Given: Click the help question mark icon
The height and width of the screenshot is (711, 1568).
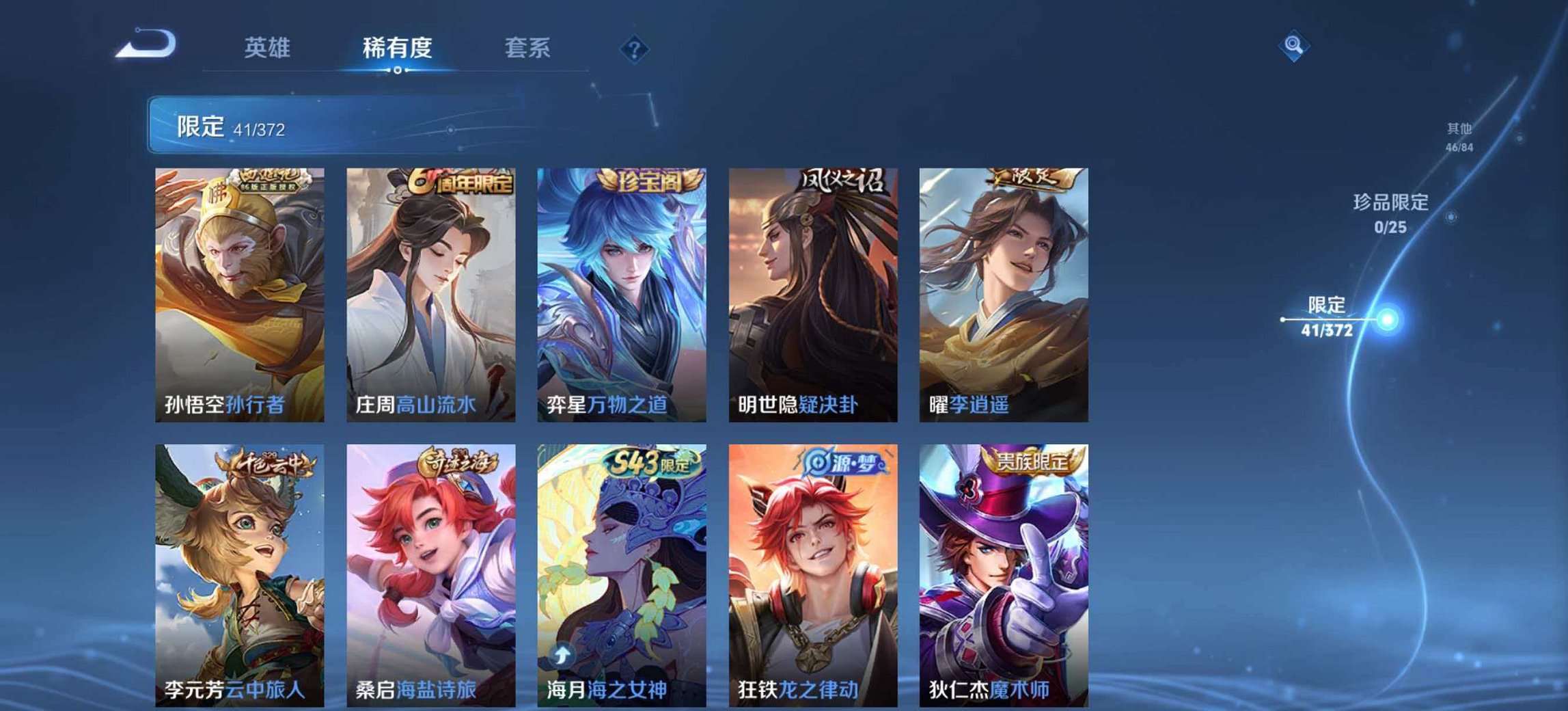Looking at the screenshot, I should 634,49.
